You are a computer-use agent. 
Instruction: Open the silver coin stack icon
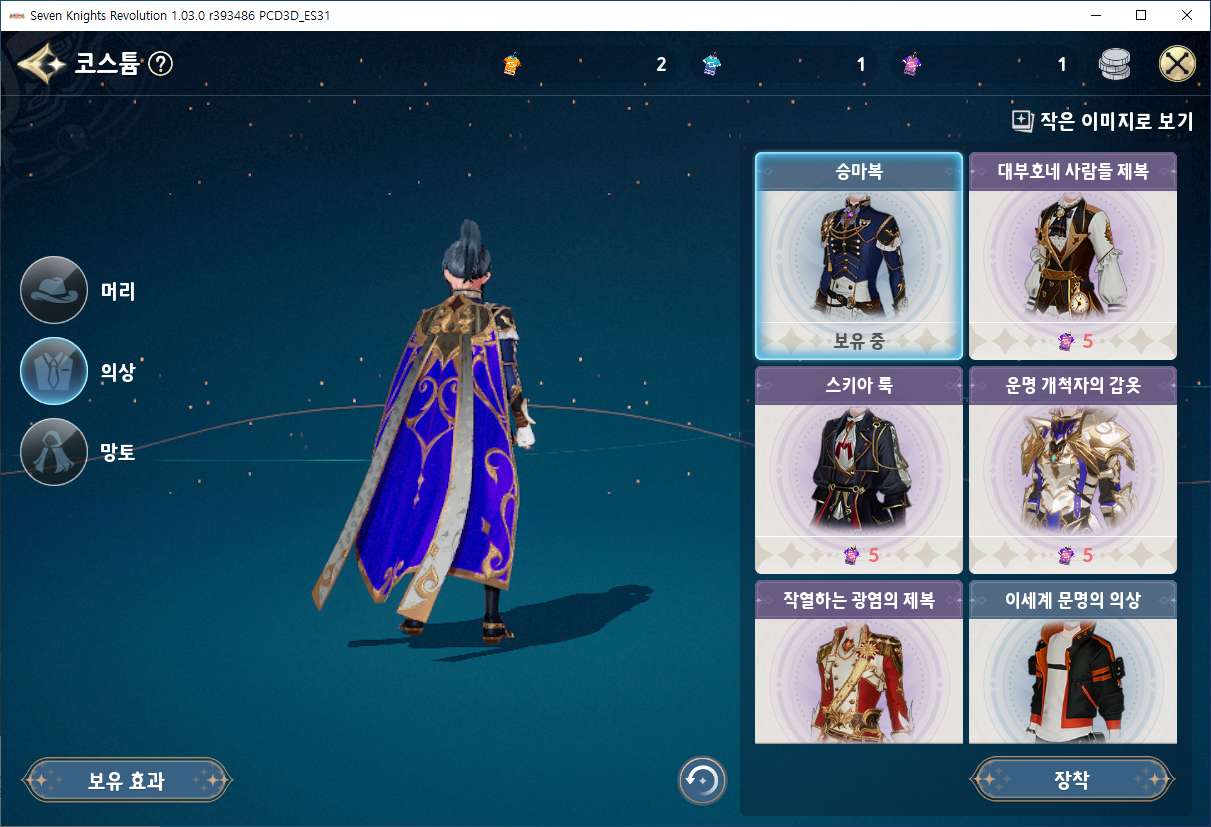[1114, 65]
